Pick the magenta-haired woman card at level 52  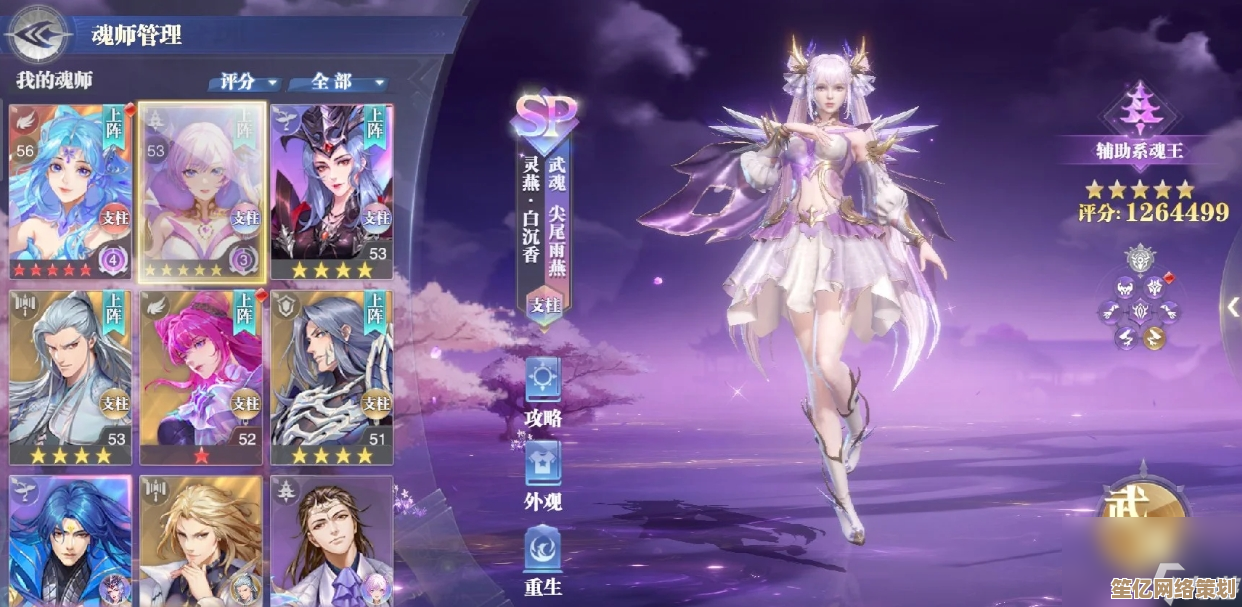pos(201,377)
